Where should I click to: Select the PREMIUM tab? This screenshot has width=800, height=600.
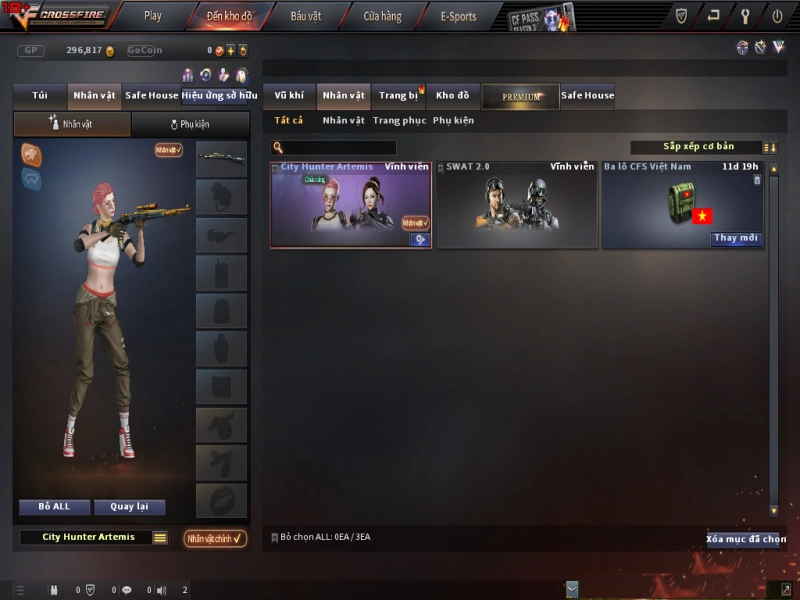point(520,96)
